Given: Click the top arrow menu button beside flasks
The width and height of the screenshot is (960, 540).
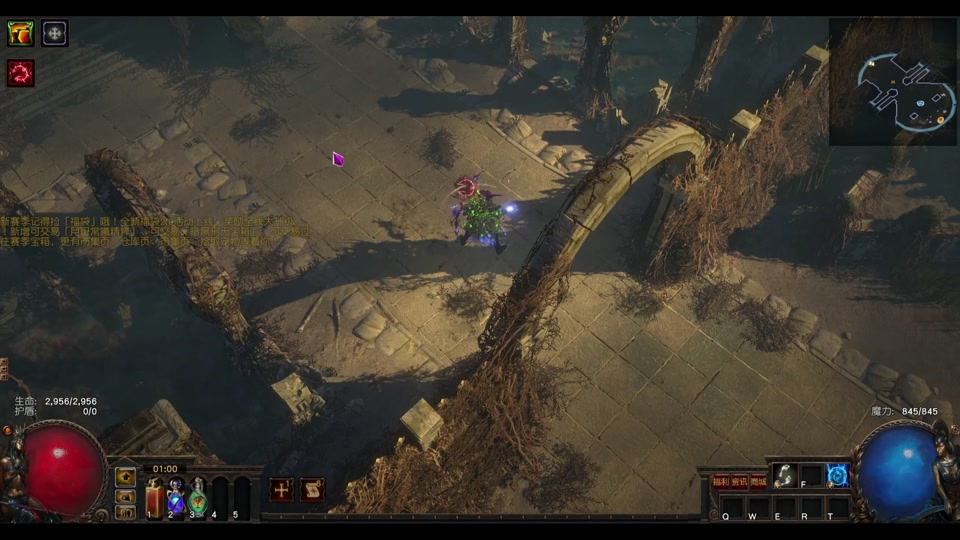Looking at the screenshot, I should pos(126,477).
